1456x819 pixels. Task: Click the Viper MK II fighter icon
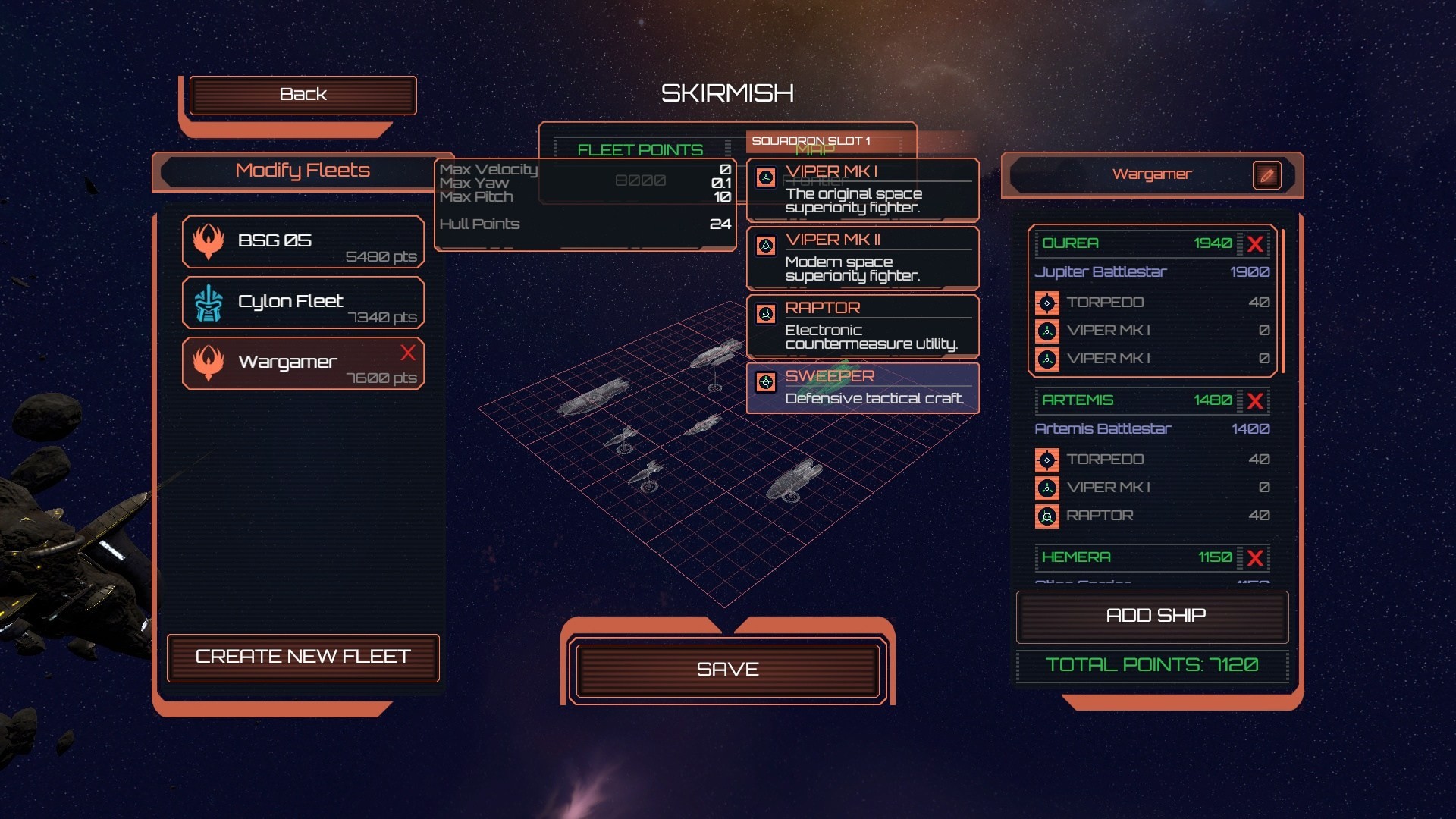click(x=764, y=244)
